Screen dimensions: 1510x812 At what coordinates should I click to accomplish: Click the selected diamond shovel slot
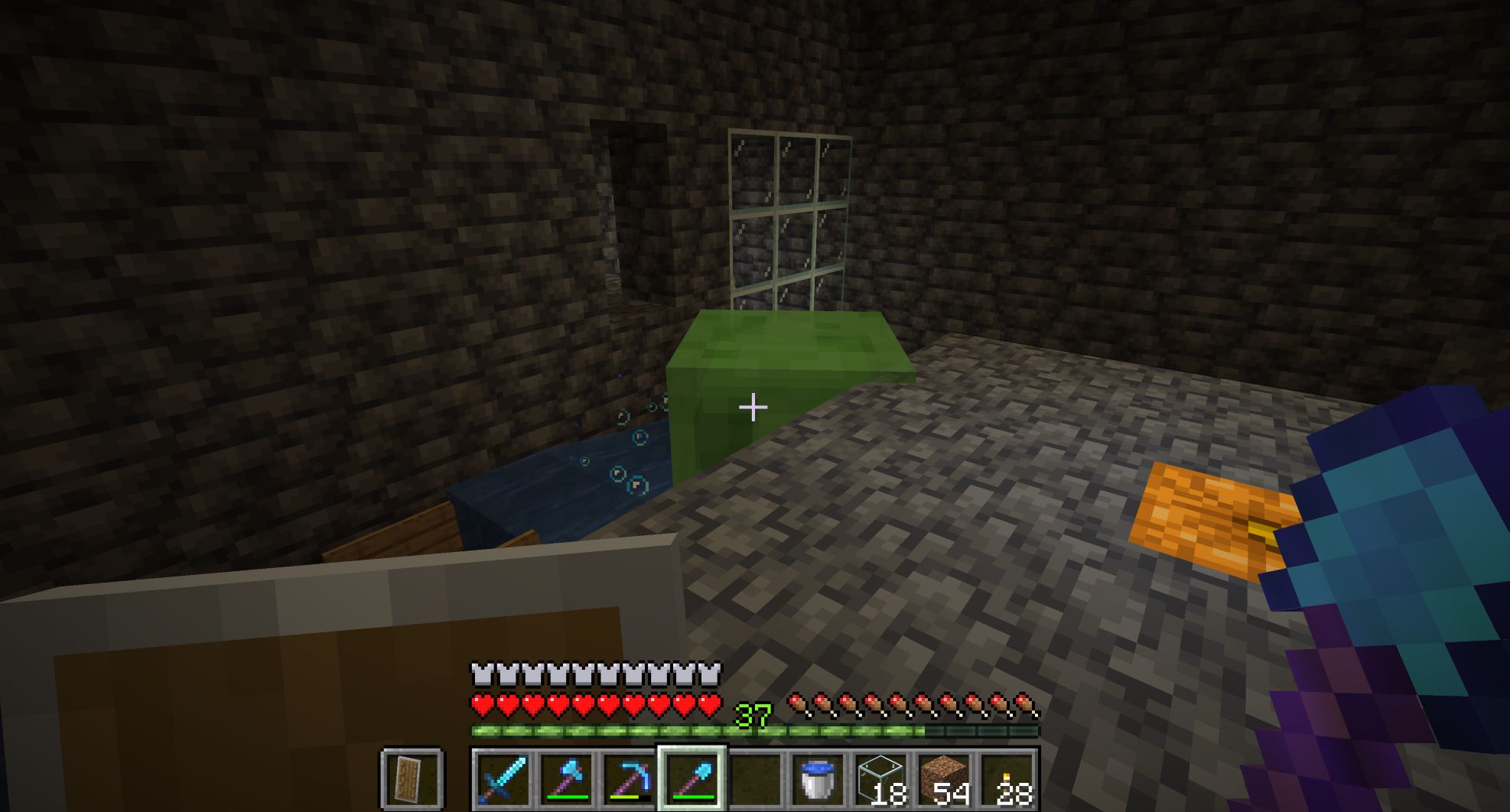click(692, 779)
